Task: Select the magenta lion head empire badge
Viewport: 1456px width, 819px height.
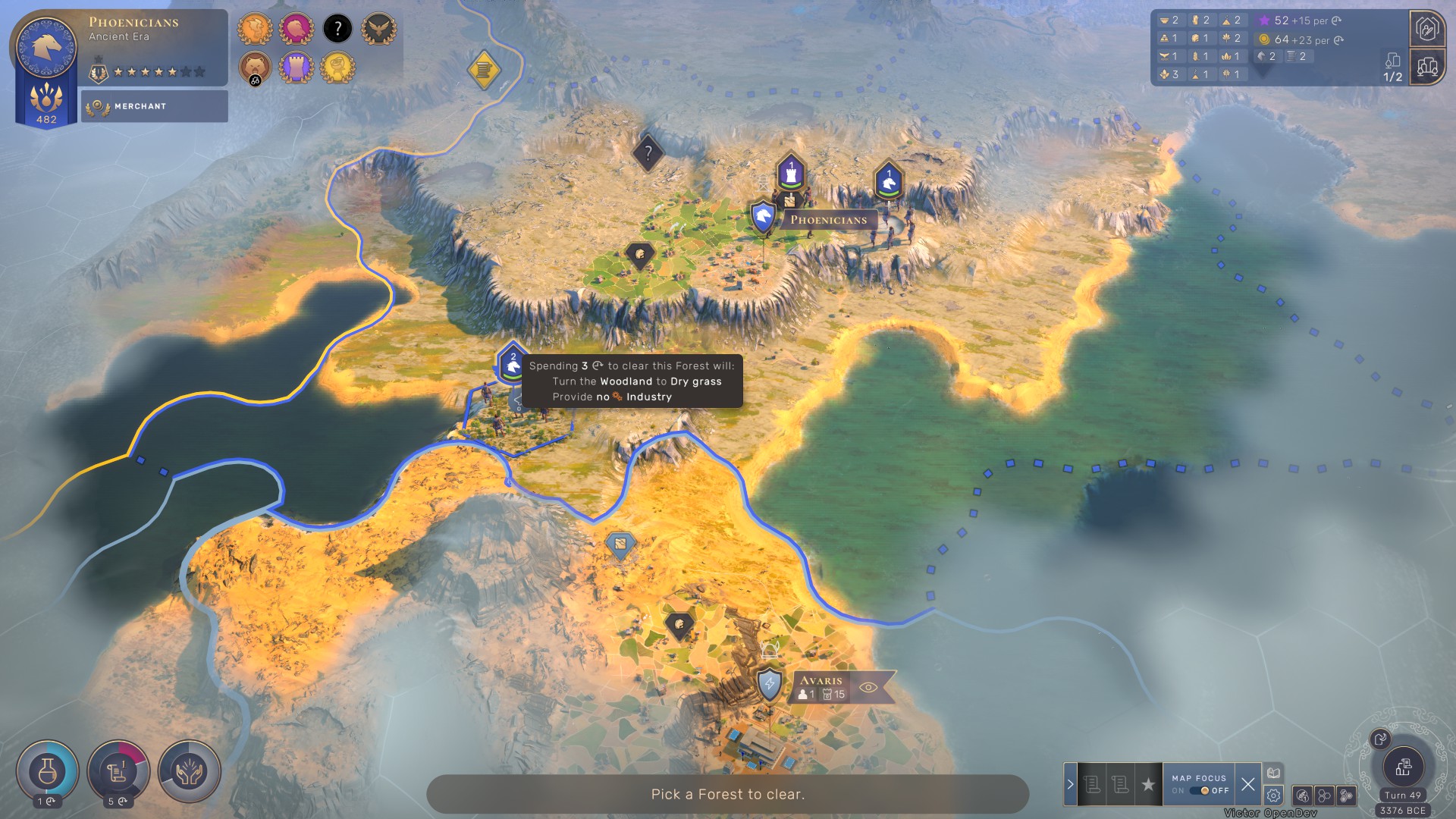Action: click(297, 30)
